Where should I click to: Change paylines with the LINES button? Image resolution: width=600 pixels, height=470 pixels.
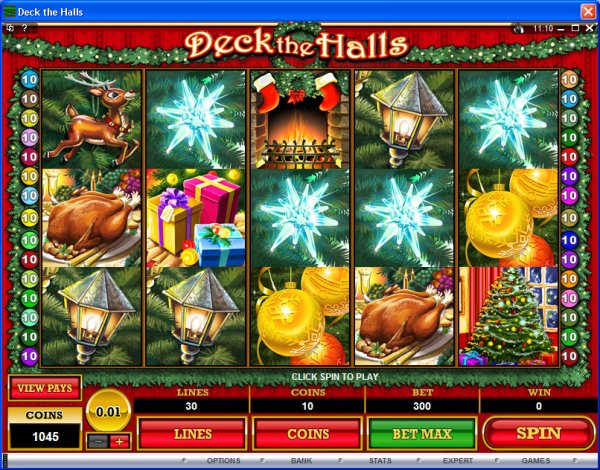tap(191, 433)
